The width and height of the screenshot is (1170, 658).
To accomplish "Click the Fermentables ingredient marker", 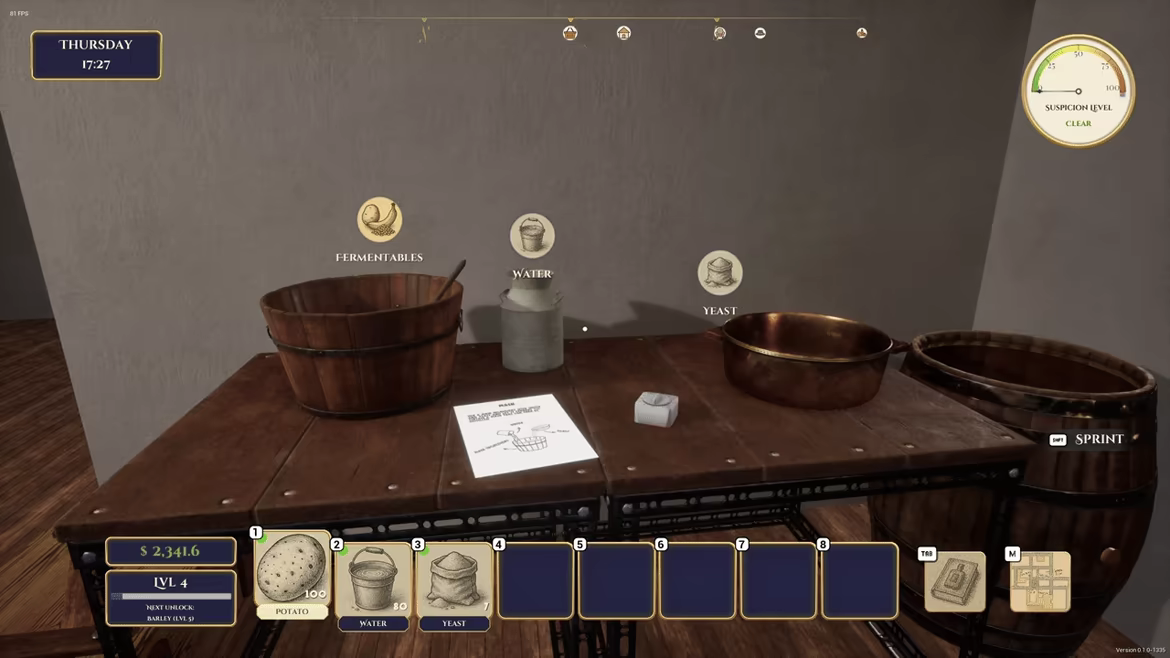I will pyautogui.click(x=379, y=220).
